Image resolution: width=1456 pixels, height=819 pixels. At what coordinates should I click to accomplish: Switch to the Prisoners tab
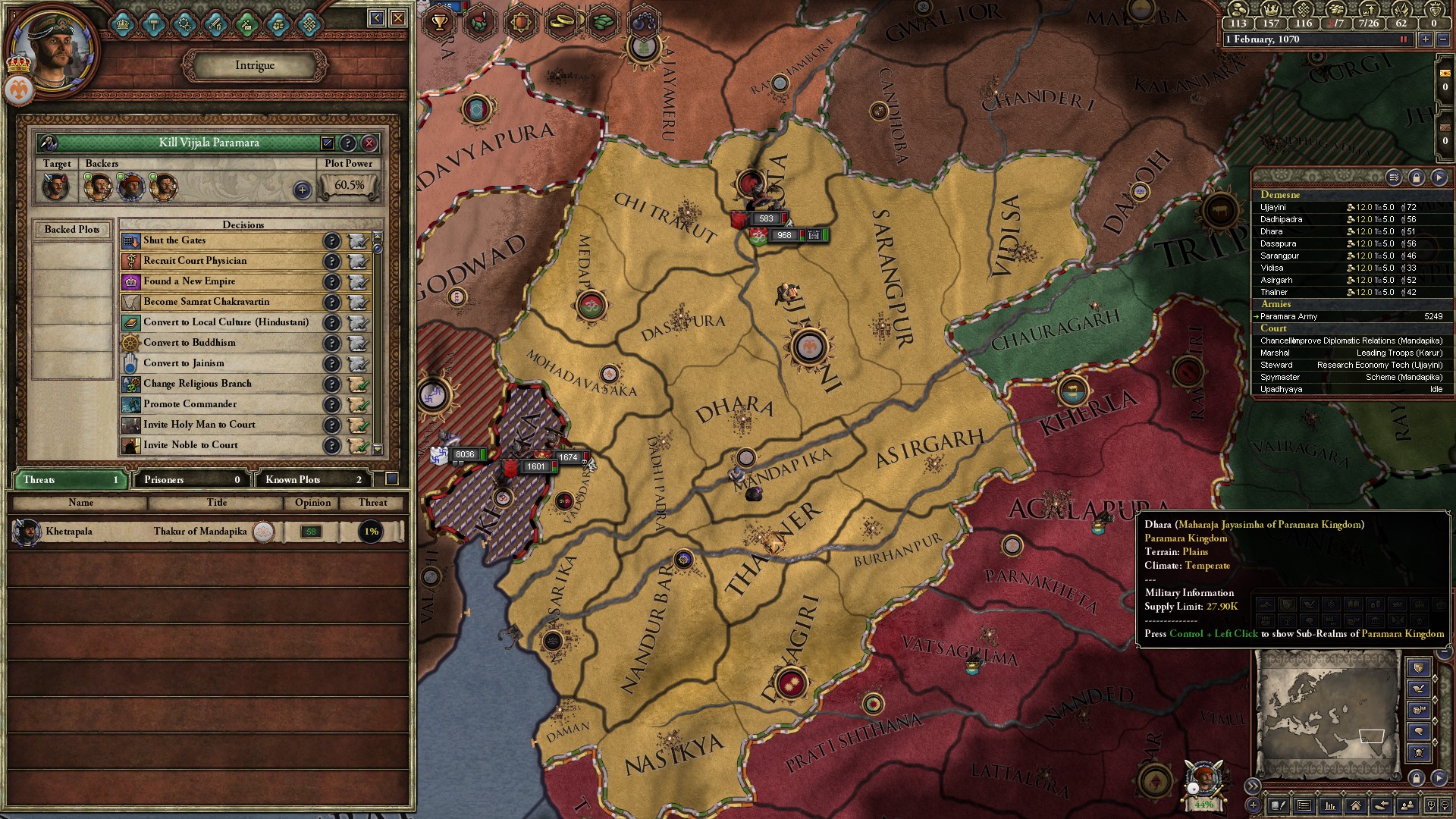190,479
